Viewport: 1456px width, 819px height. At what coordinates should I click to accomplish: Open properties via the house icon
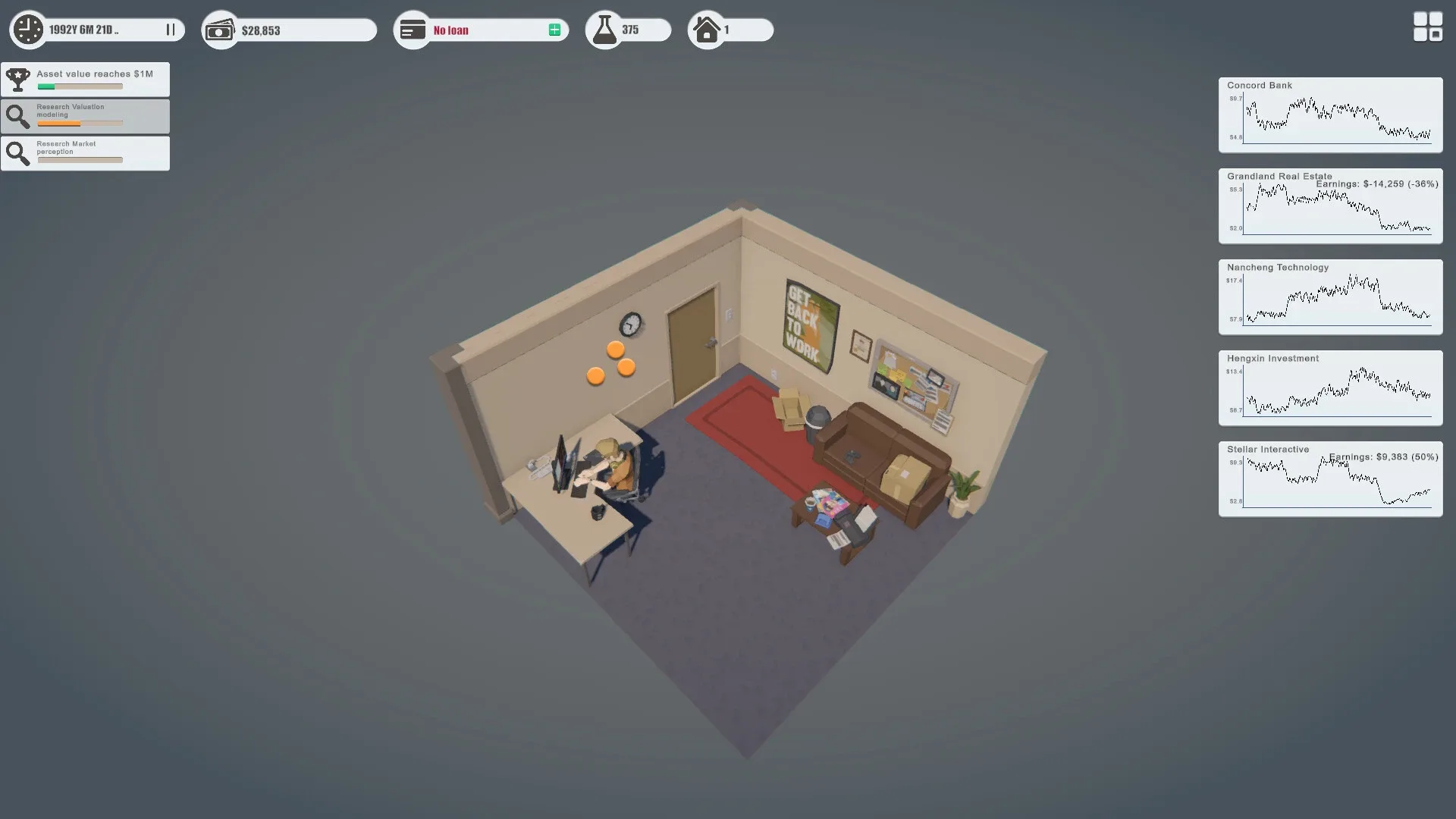707,30
